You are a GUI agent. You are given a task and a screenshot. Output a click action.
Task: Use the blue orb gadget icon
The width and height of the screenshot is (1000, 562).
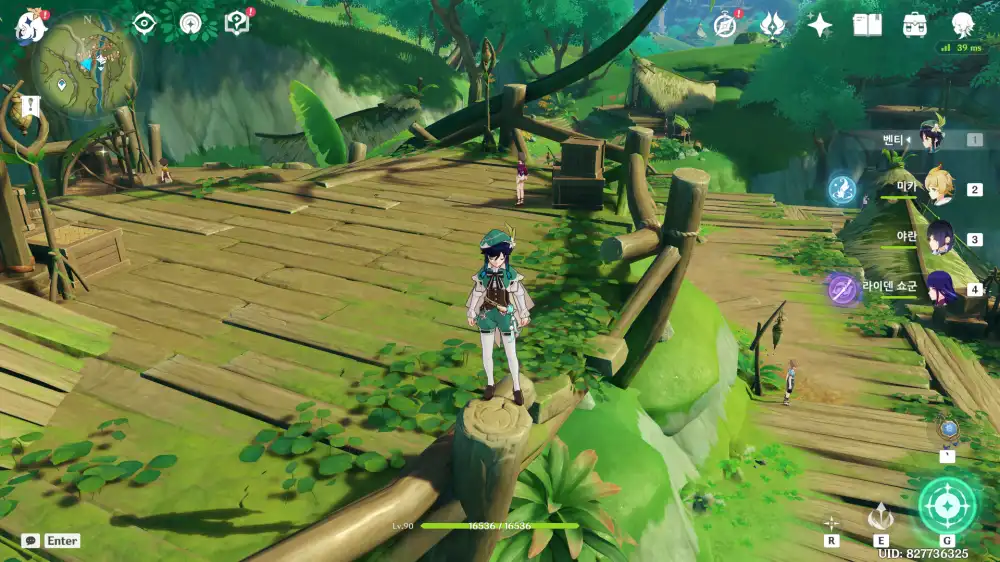click(x=948, y=429)
